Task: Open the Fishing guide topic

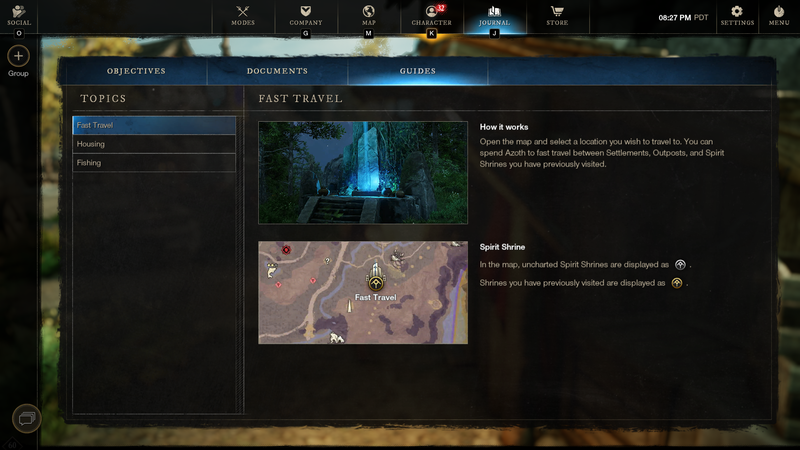Action: point(154,163)
